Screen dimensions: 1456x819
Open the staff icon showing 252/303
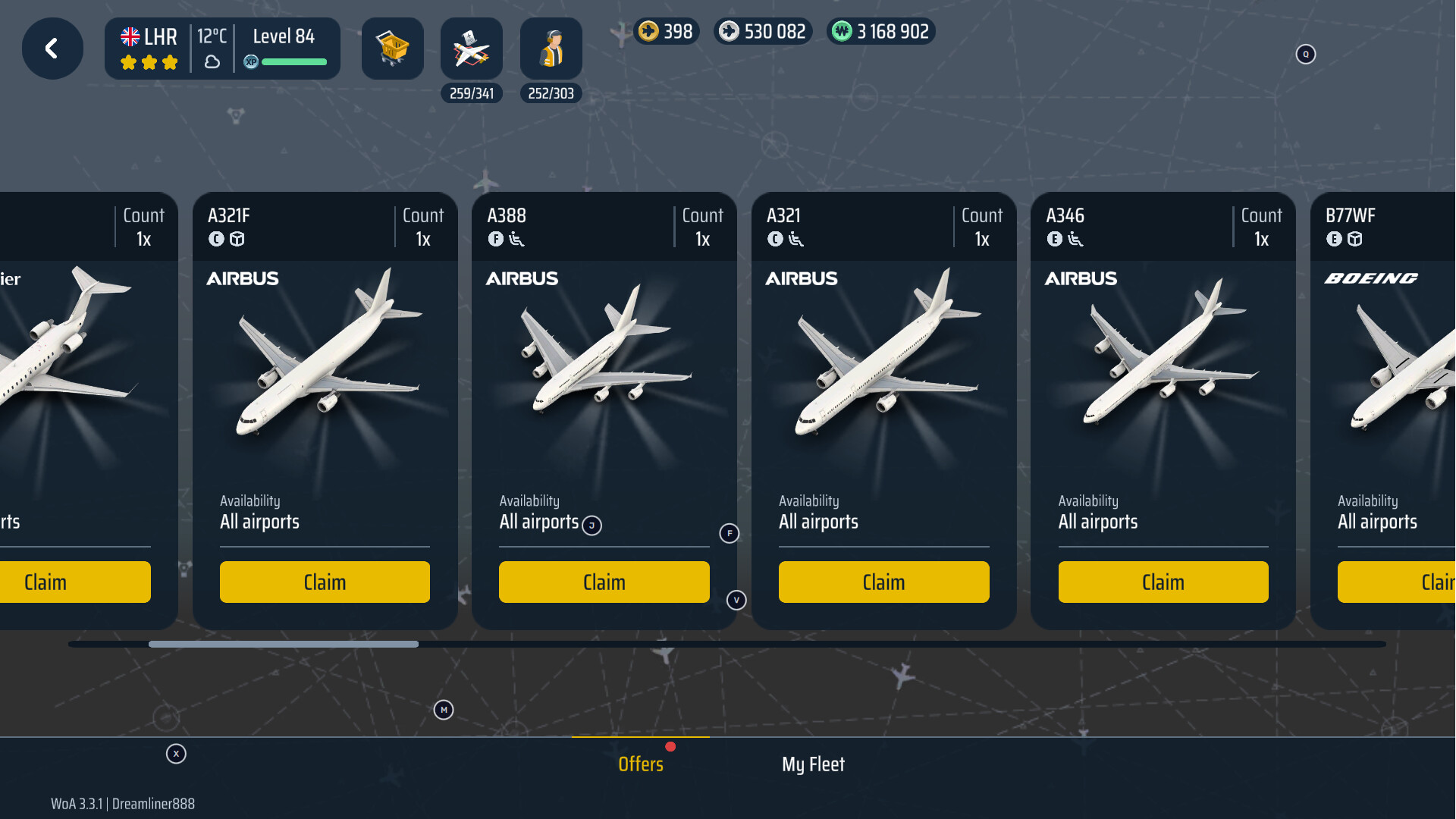(x=551, y=49)
